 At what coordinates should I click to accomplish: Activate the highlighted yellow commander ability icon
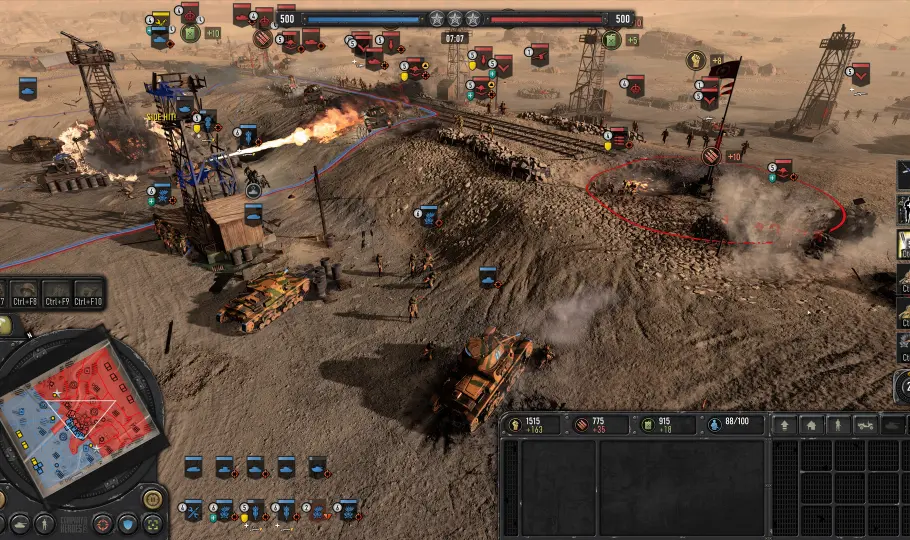pyautogui.click(x=902, y=243)
